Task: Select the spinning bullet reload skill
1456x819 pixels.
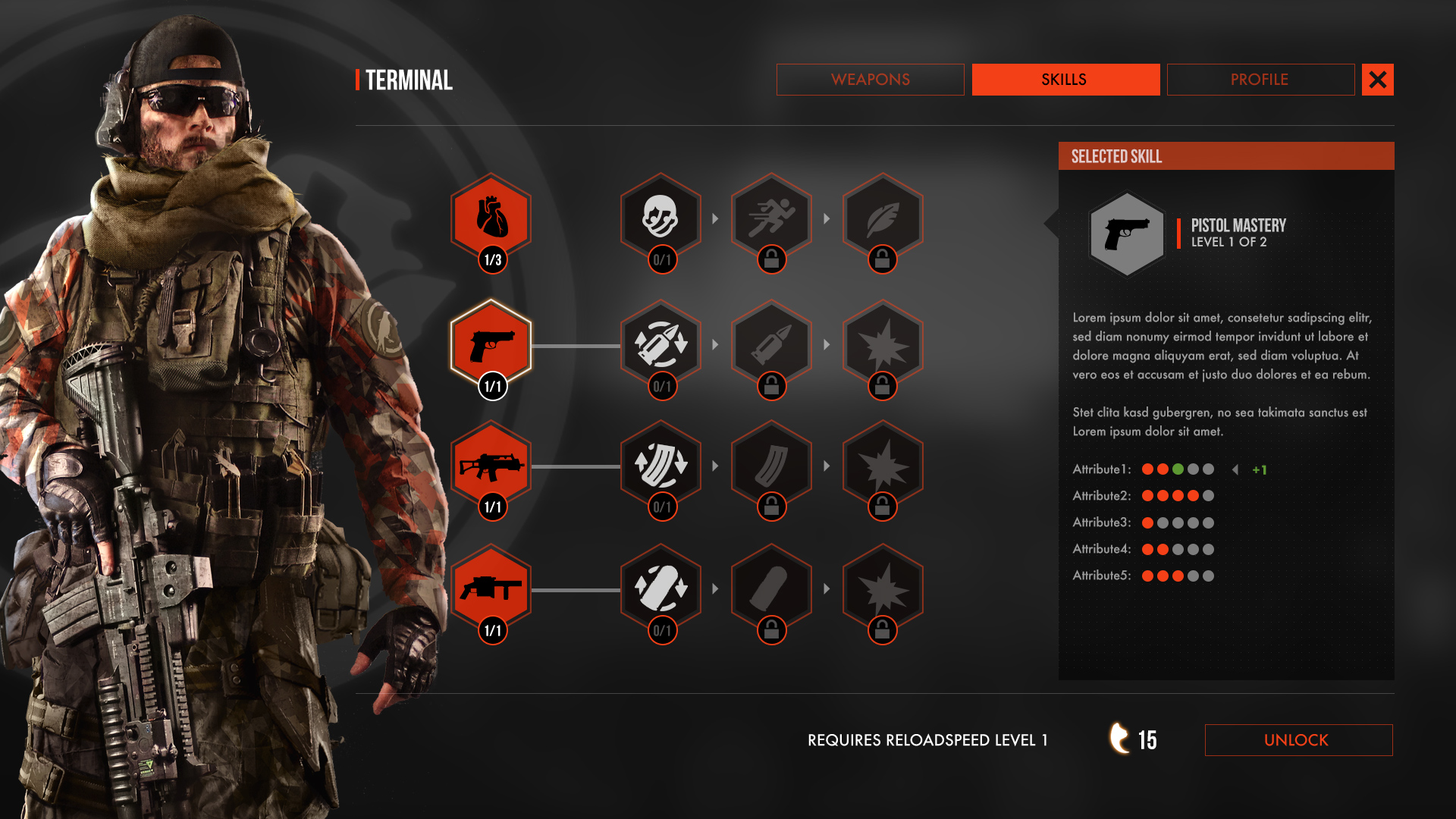Action: 661,343
